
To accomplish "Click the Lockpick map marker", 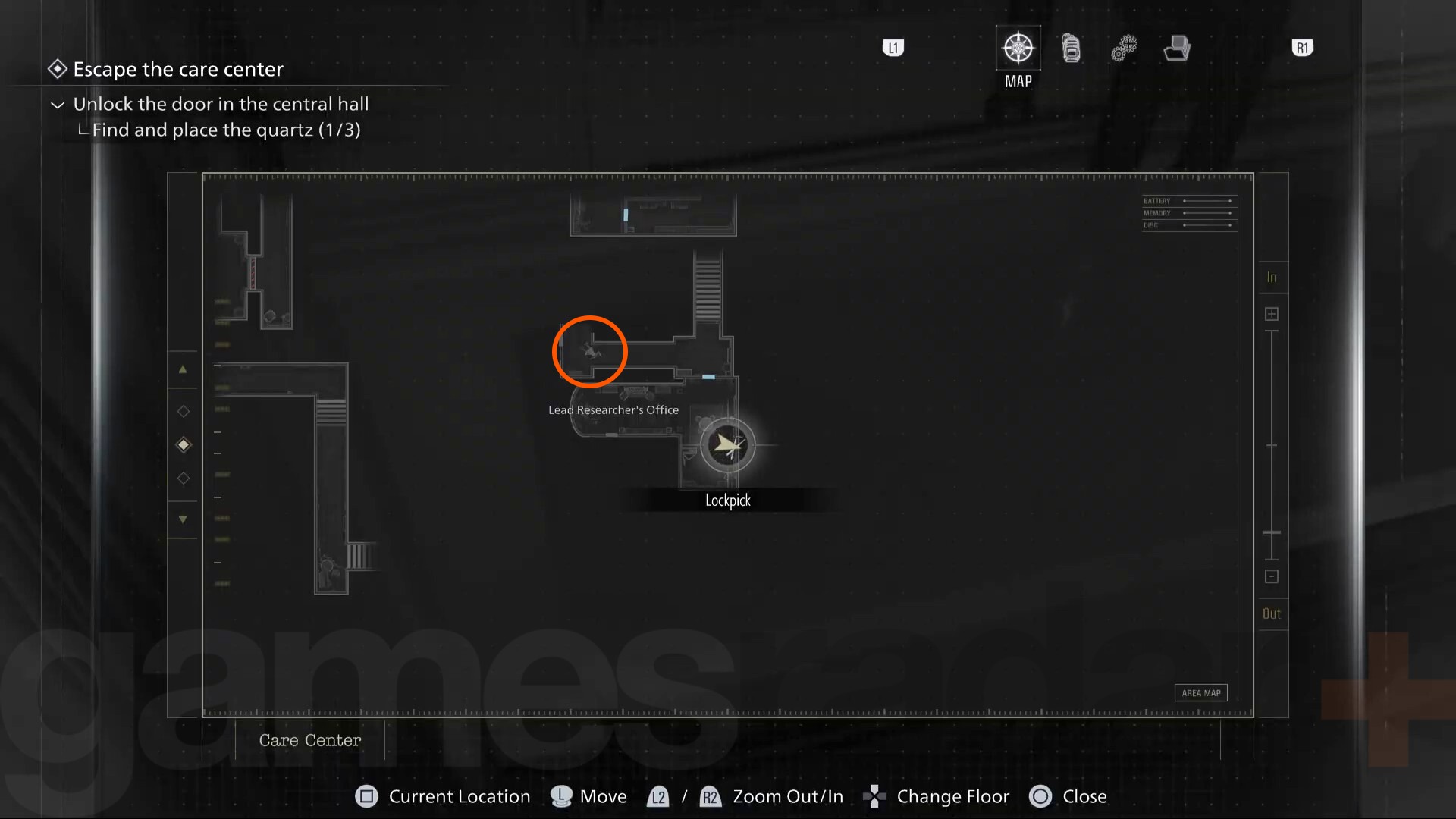I will [727, 445].
